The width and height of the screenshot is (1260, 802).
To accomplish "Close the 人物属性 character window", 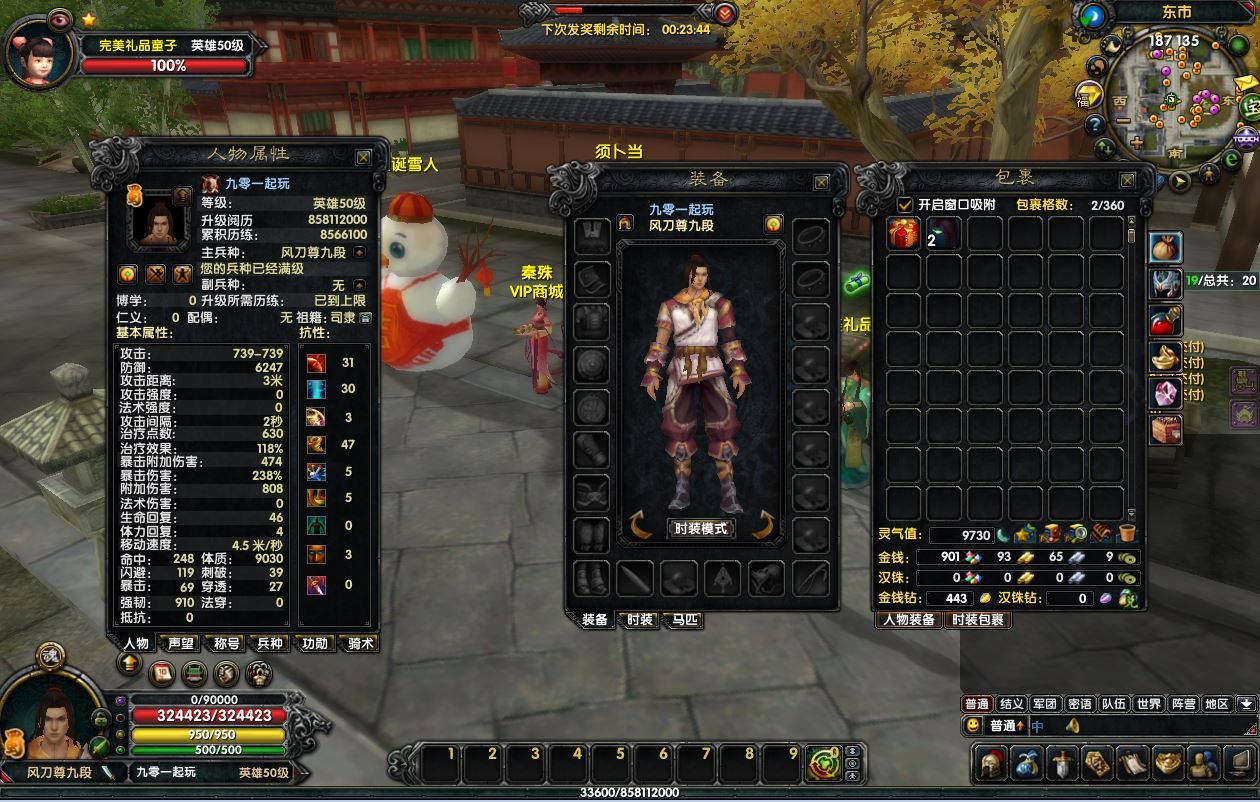I will point(363,157).
